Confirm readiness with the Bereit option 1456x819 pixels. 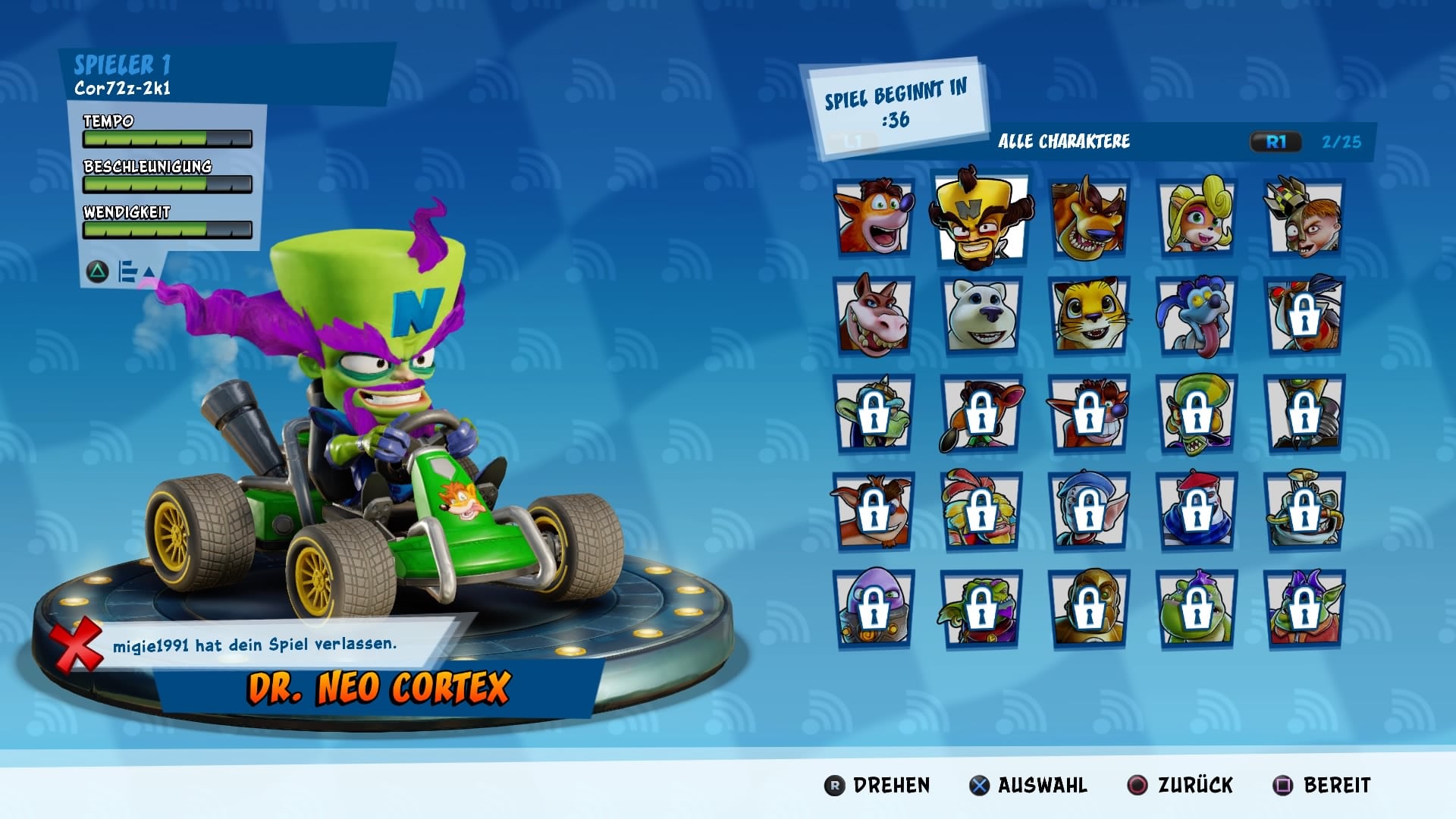[1322, 786]
